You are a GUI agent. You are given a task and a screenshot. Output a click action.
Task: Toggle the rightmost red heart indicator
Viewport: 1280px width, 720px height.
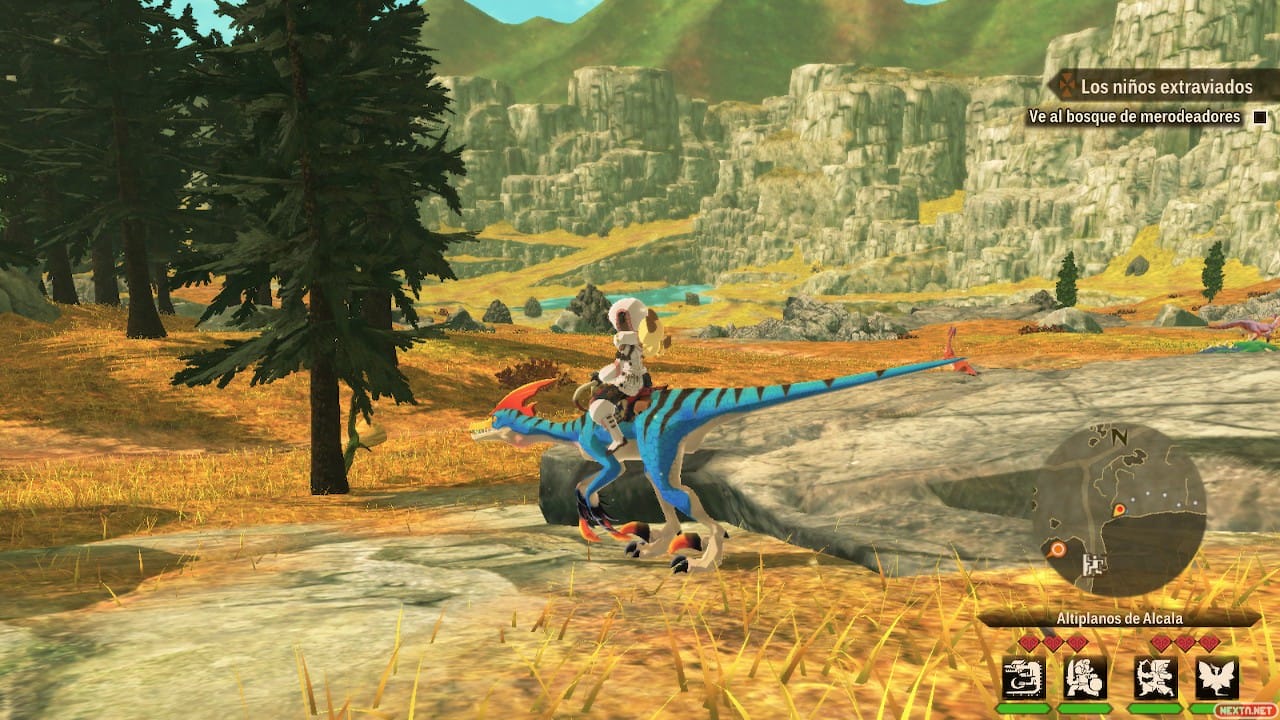1208,642
